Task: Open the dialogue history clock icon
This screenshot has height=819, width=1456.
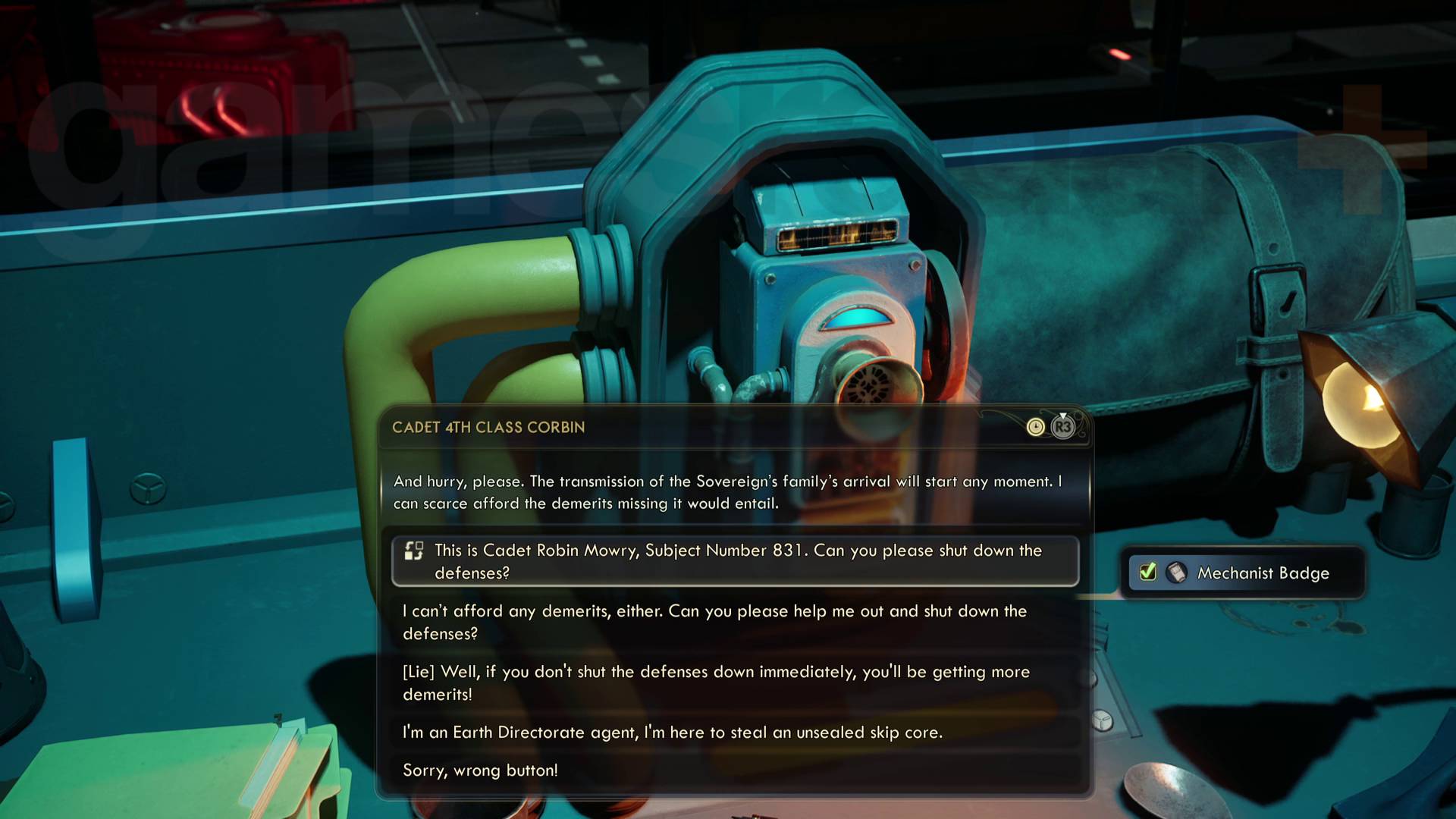Action: [1035, 428]
